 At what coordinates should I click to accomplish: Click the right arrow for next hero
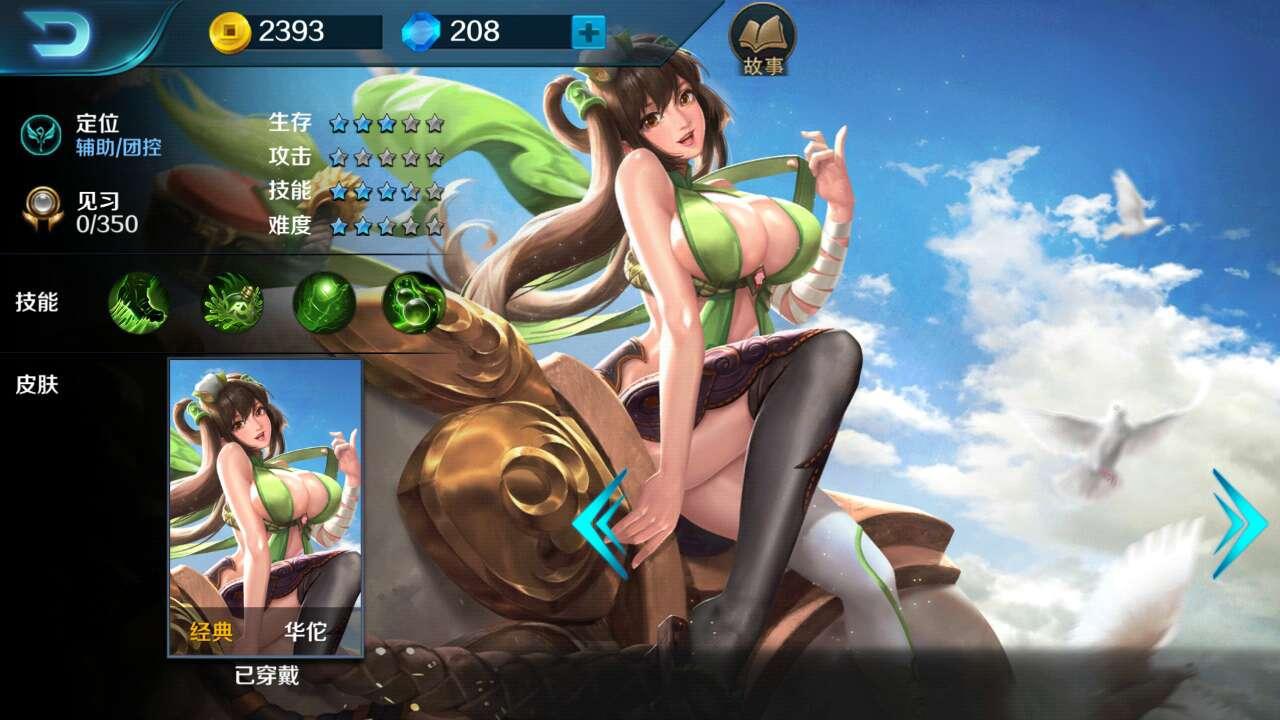(1235, 520)
